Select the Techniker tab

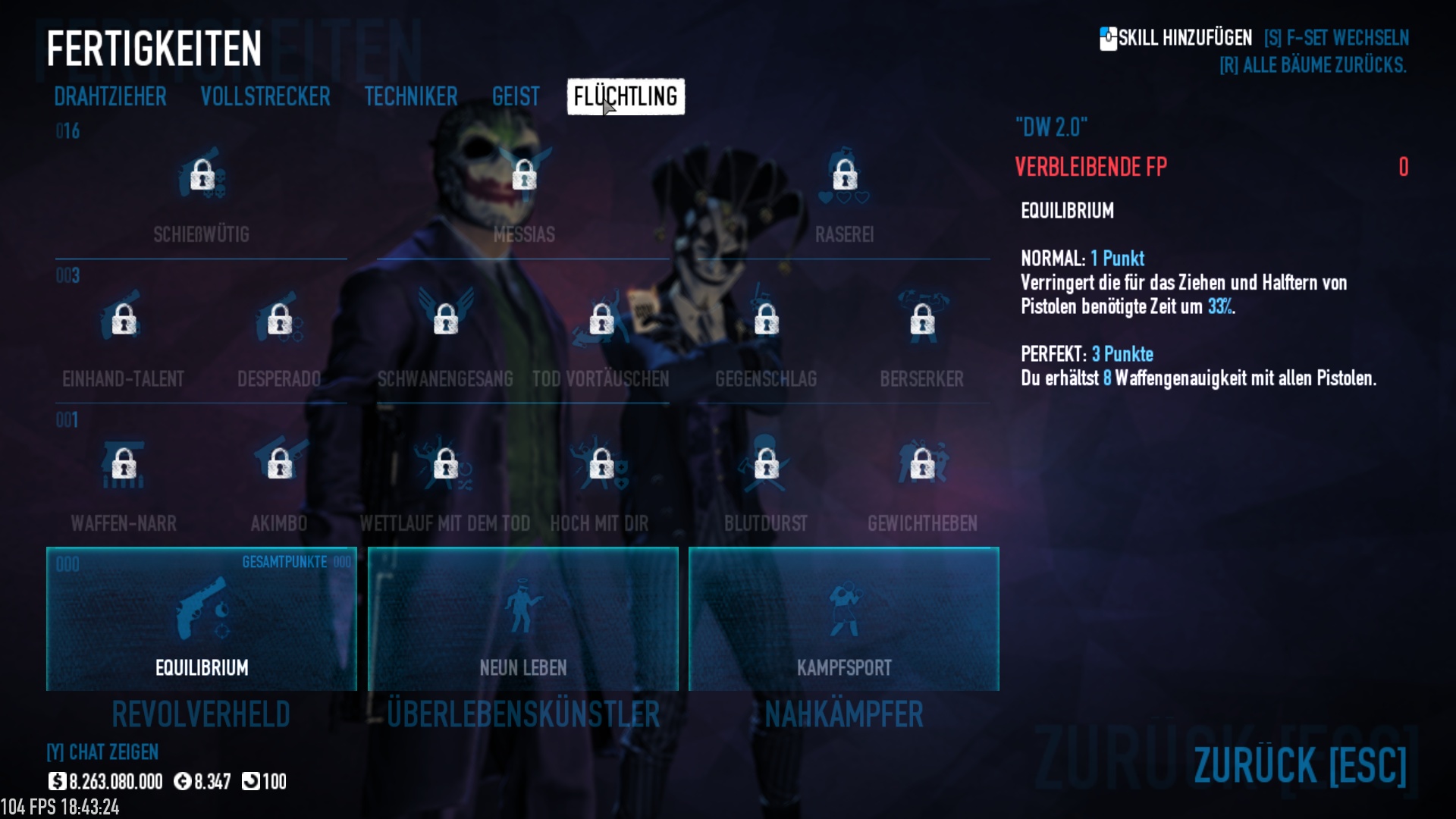(x=411, y=97)
